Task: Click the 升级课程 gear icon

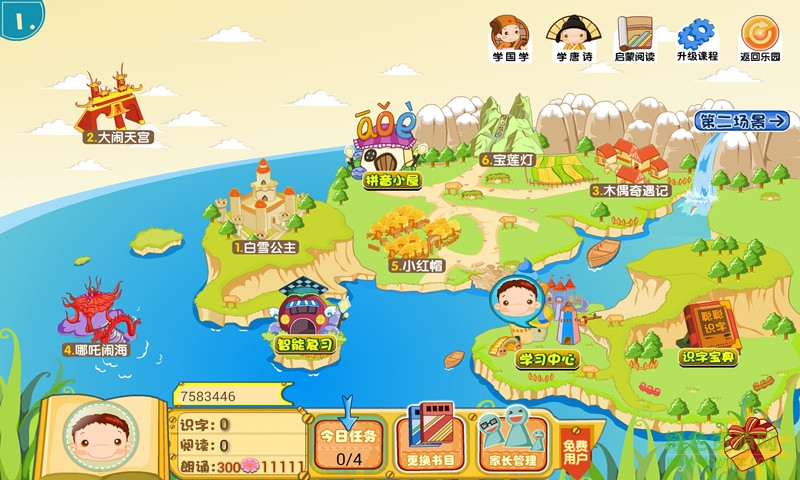Action: pos(697,37)
